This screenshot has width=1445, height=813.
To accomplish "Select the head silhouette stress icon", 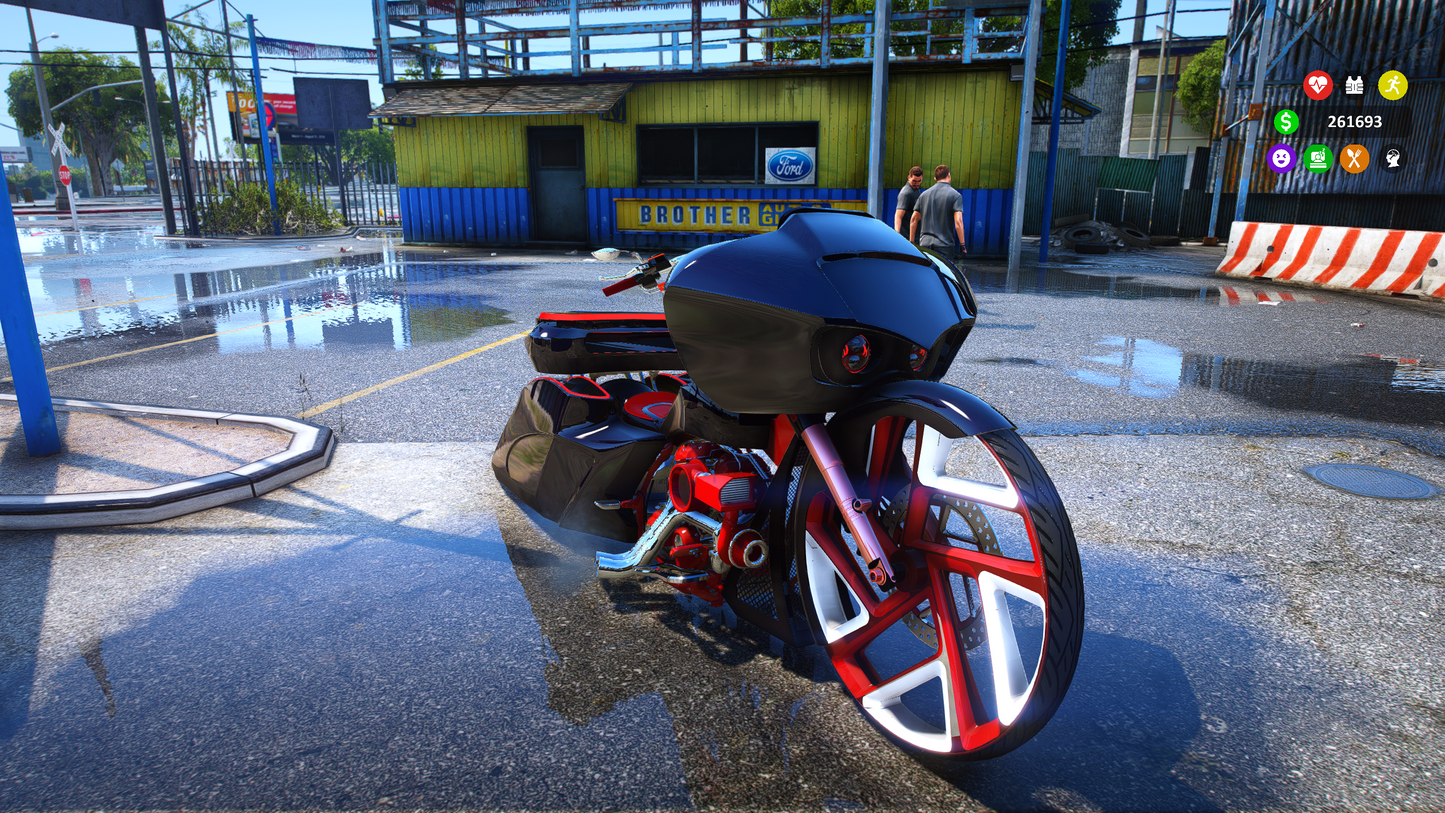I will pos(1392,158).
